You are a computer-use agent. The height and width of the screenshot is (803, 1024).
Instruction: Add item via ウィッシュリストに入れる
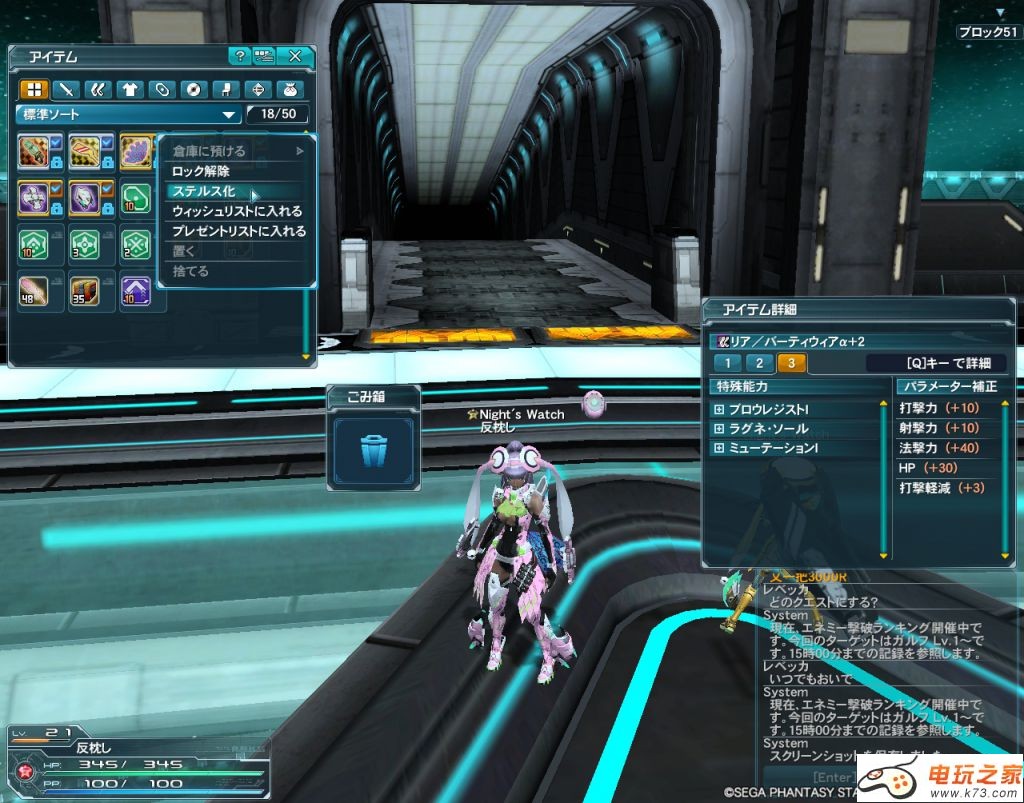coord(237,211)
